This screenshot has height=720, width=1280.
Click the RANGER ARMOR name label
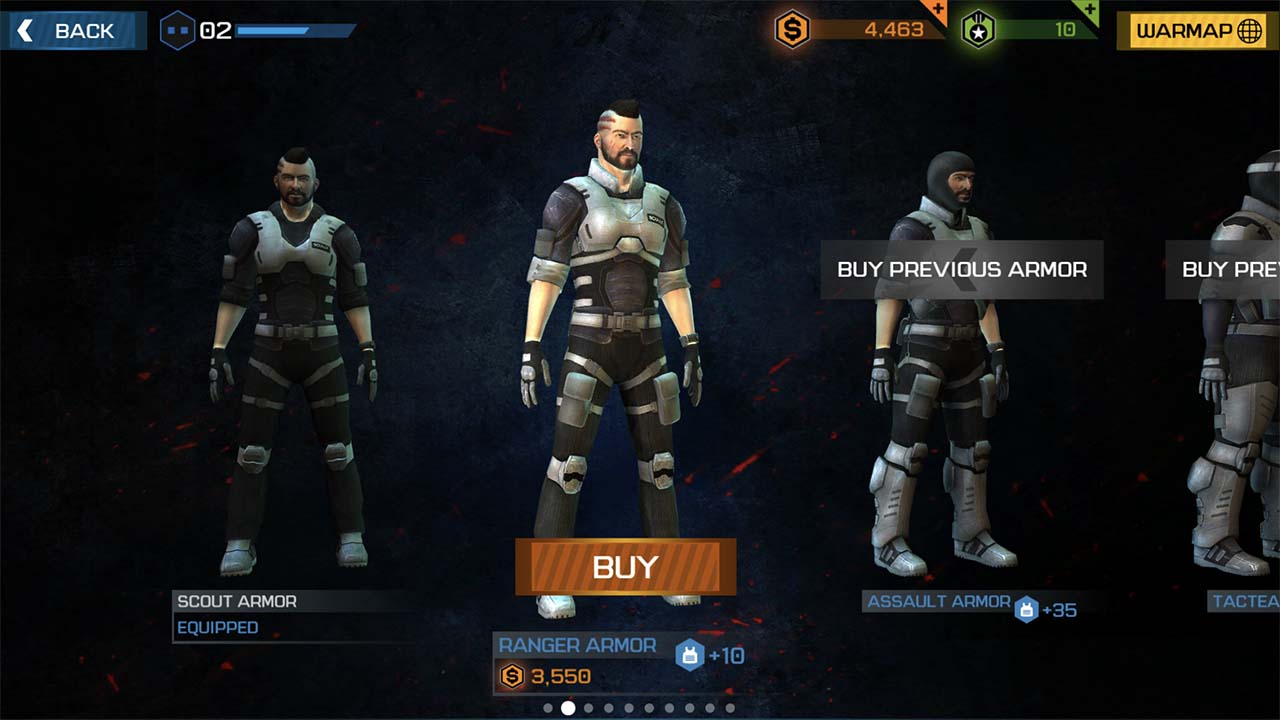[578, 646]
